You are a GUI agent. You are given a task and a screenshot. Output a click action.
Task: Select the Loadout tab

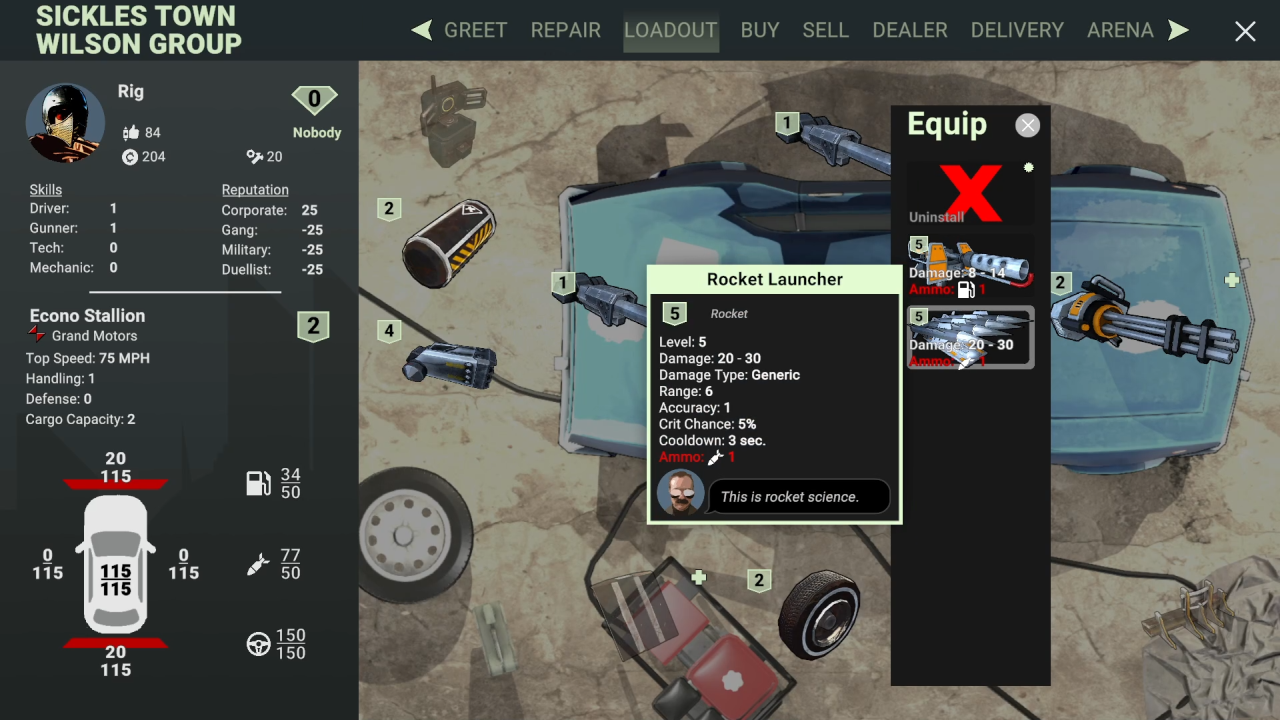(x=670, y=30)
